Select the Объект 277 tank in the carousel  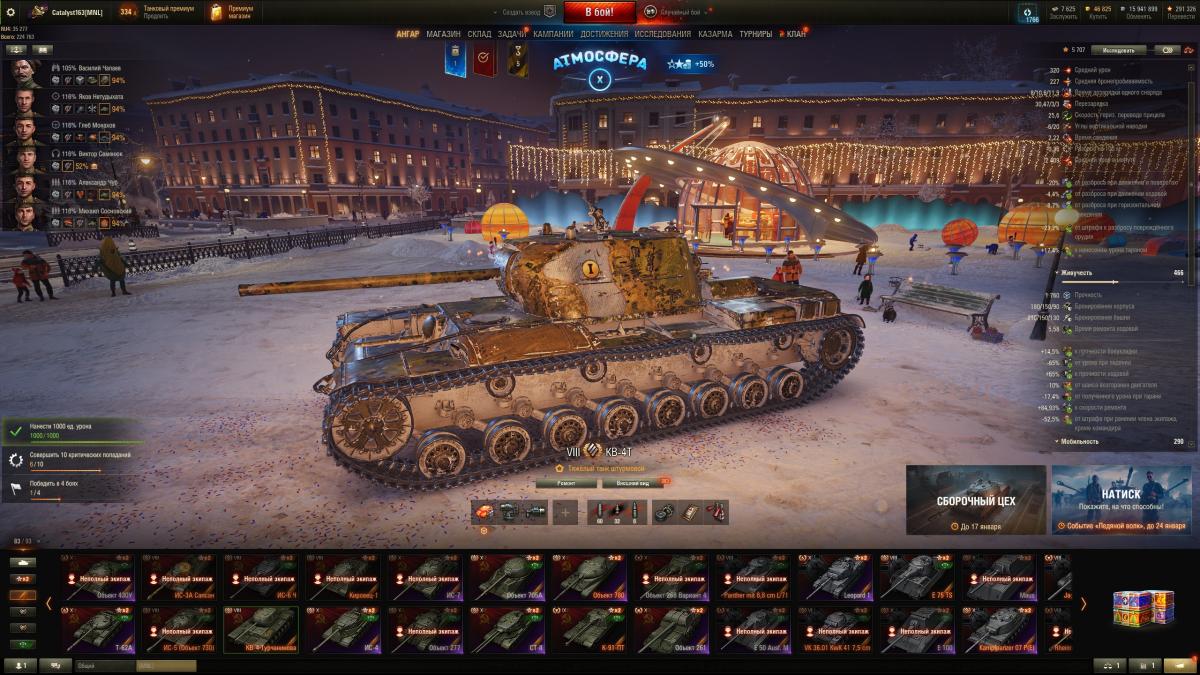click(424, 630)
